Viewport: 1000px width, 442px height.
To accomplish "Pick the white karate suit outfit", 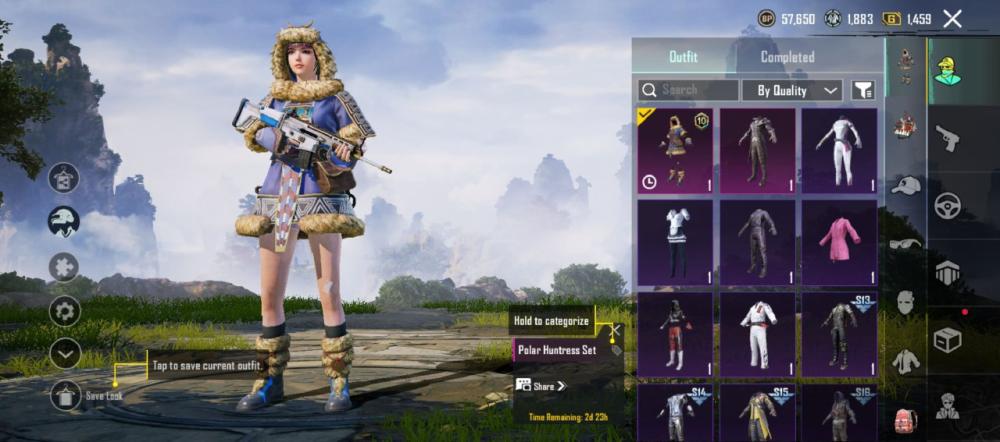I will click(x=757, y=334).
